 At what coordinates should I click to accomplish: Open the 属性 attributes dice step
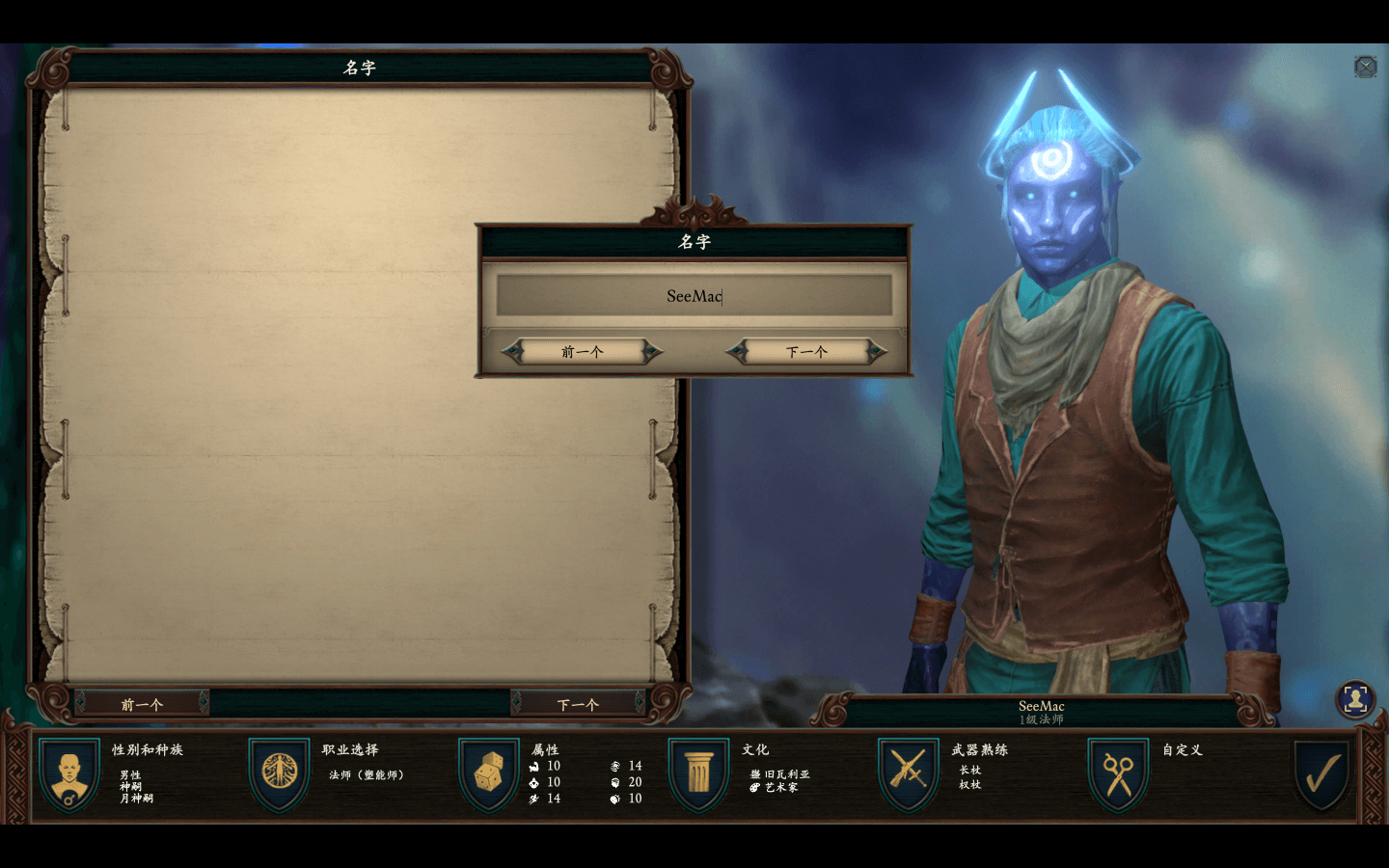[x=489, y=773]
